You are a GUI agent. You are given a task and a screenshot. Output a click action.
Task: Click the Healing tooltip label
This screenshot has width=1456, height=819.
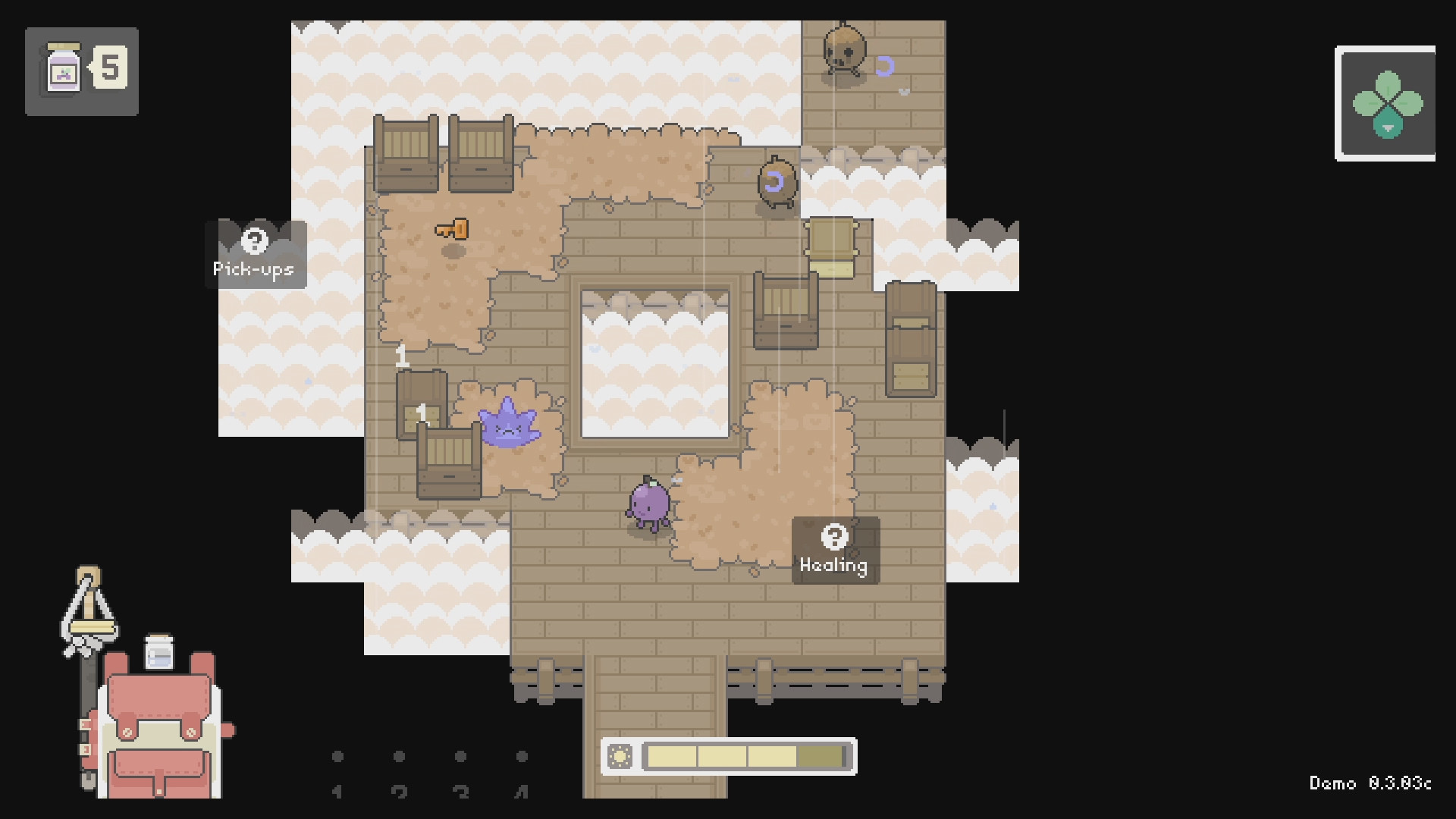(x=834, y=564)
